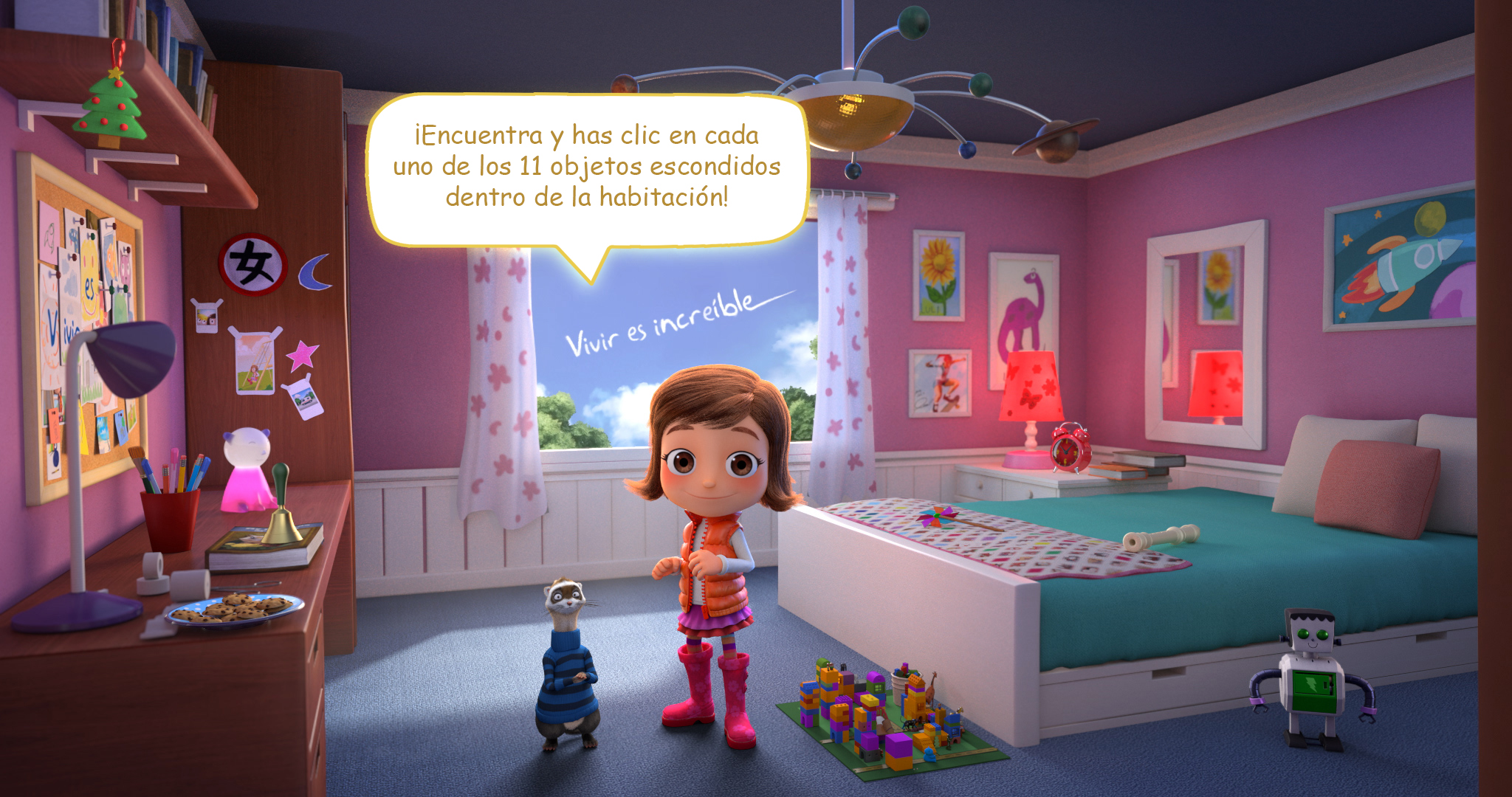Image resolution: width=1512 pixels, height=797 pixels.
Task: Click the plate of chocolate chip cookies
Action: pyautogui.click(x=235, y=610)
